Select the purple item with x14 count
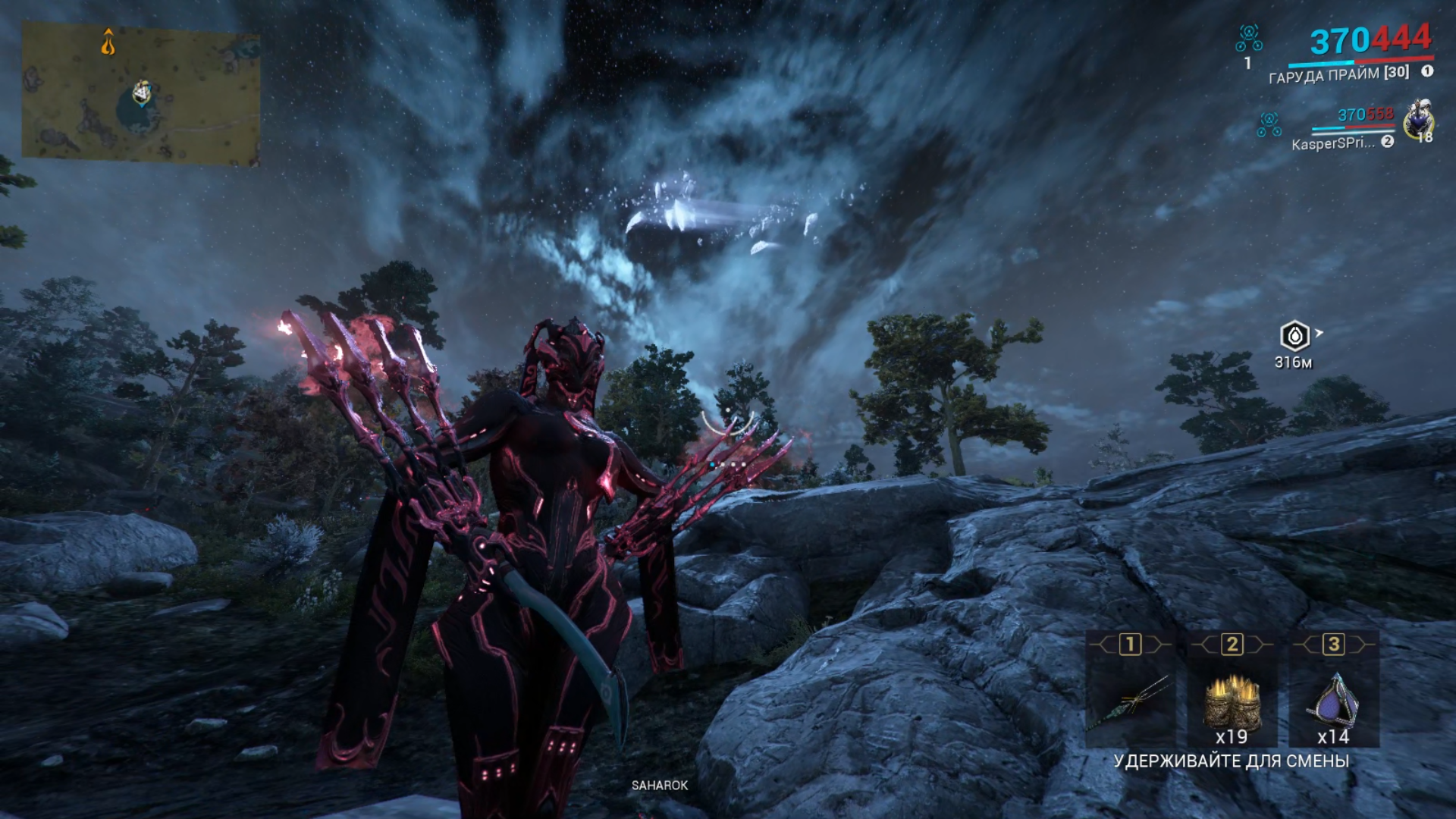1456x819 pixels. tap(1333, 702)
